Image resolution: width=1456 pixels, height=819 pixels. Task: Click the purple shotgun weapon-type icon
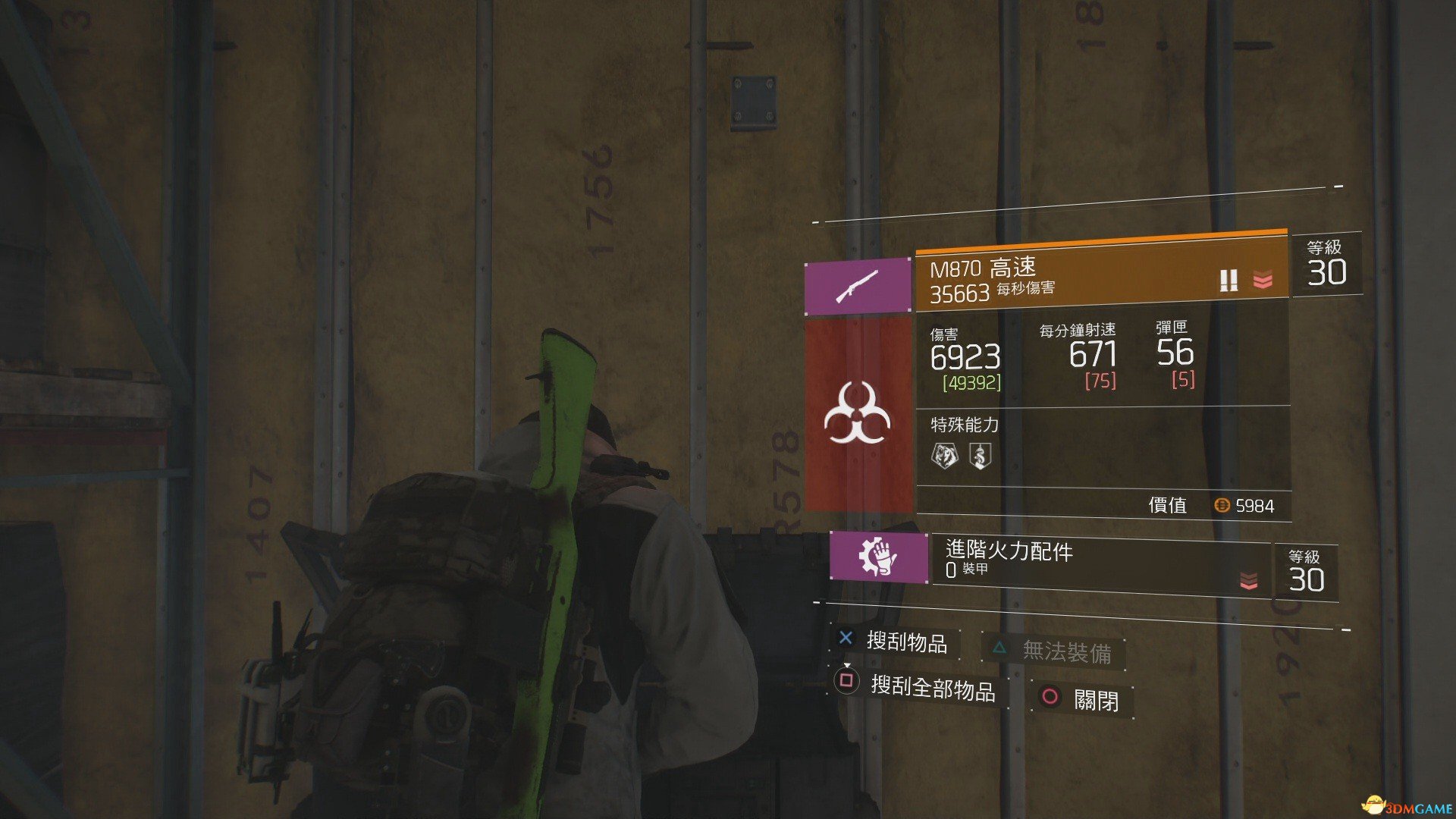click(x=858, y=286)
